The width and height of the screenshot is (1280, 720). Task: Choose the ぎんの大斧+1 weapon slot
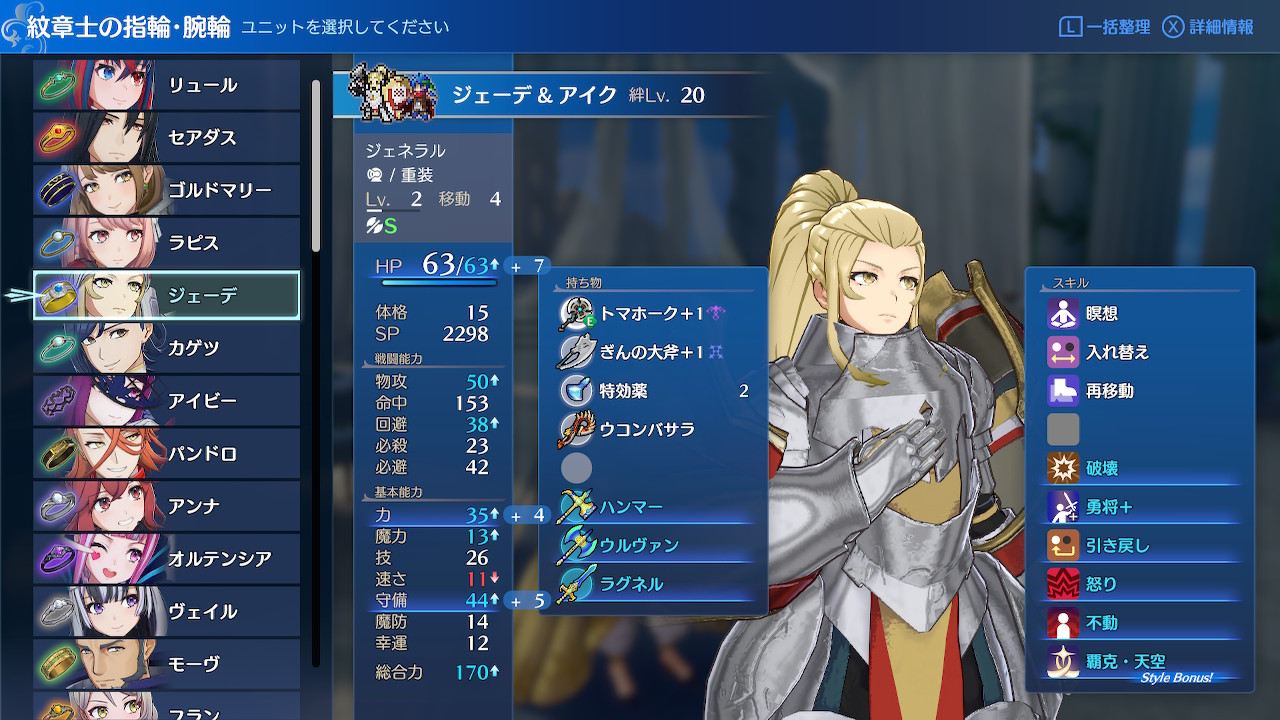click(x=652, y=351)
